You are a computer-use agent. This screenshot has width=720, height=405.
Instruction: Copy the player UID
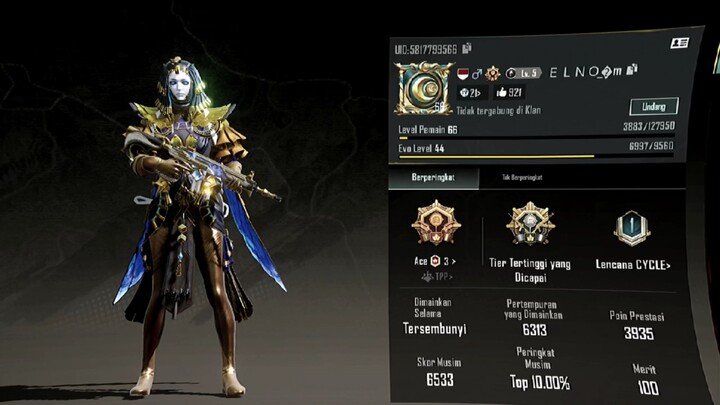467,48
